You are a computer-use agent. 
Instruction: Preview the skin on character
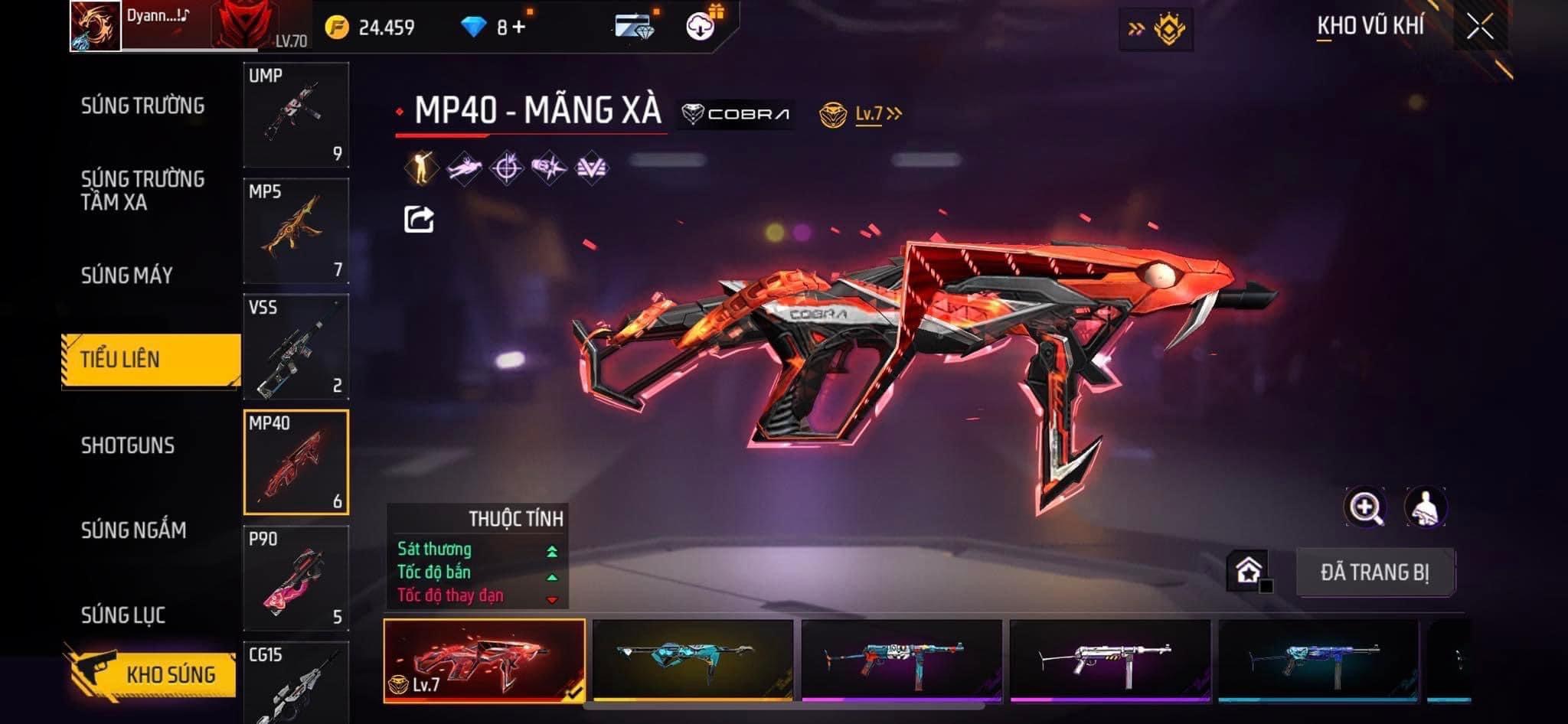click(x=1425, y=507)
